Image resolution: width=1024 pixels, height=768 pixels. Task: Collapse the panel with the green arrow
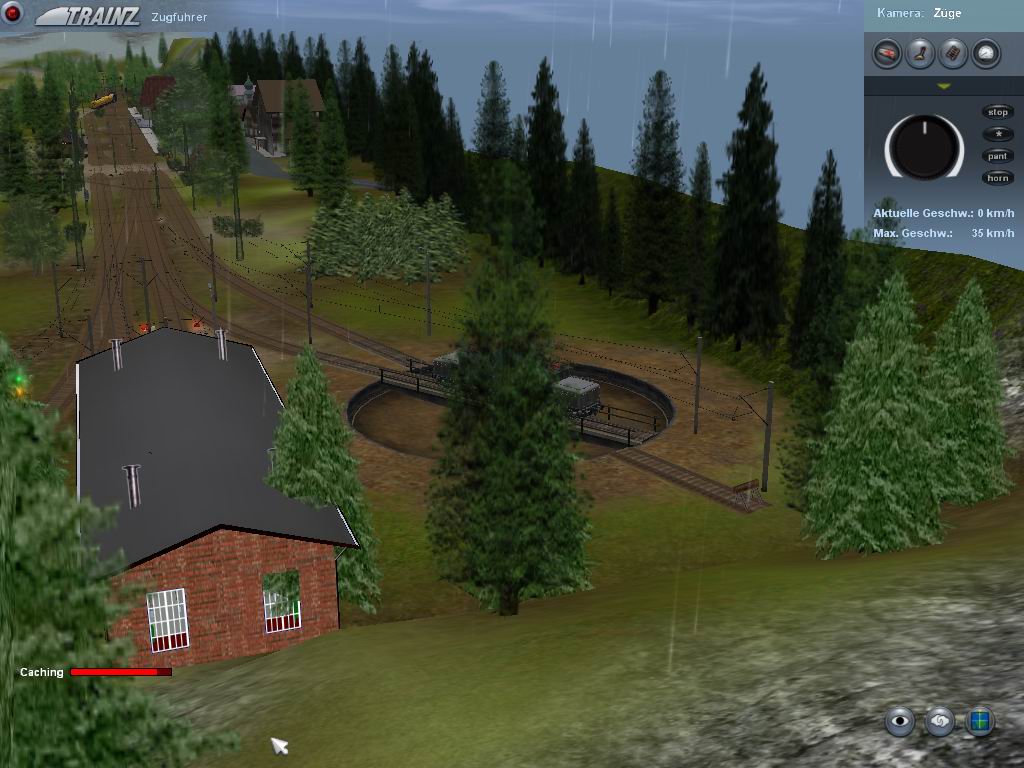point(943,87)
